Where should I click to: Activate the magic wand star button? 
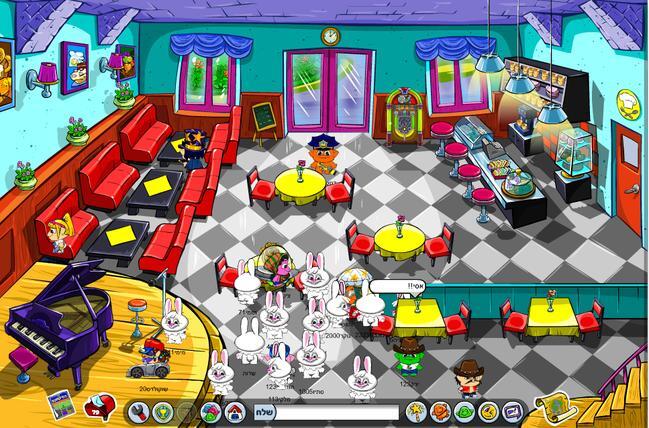[x=415, y=411]
